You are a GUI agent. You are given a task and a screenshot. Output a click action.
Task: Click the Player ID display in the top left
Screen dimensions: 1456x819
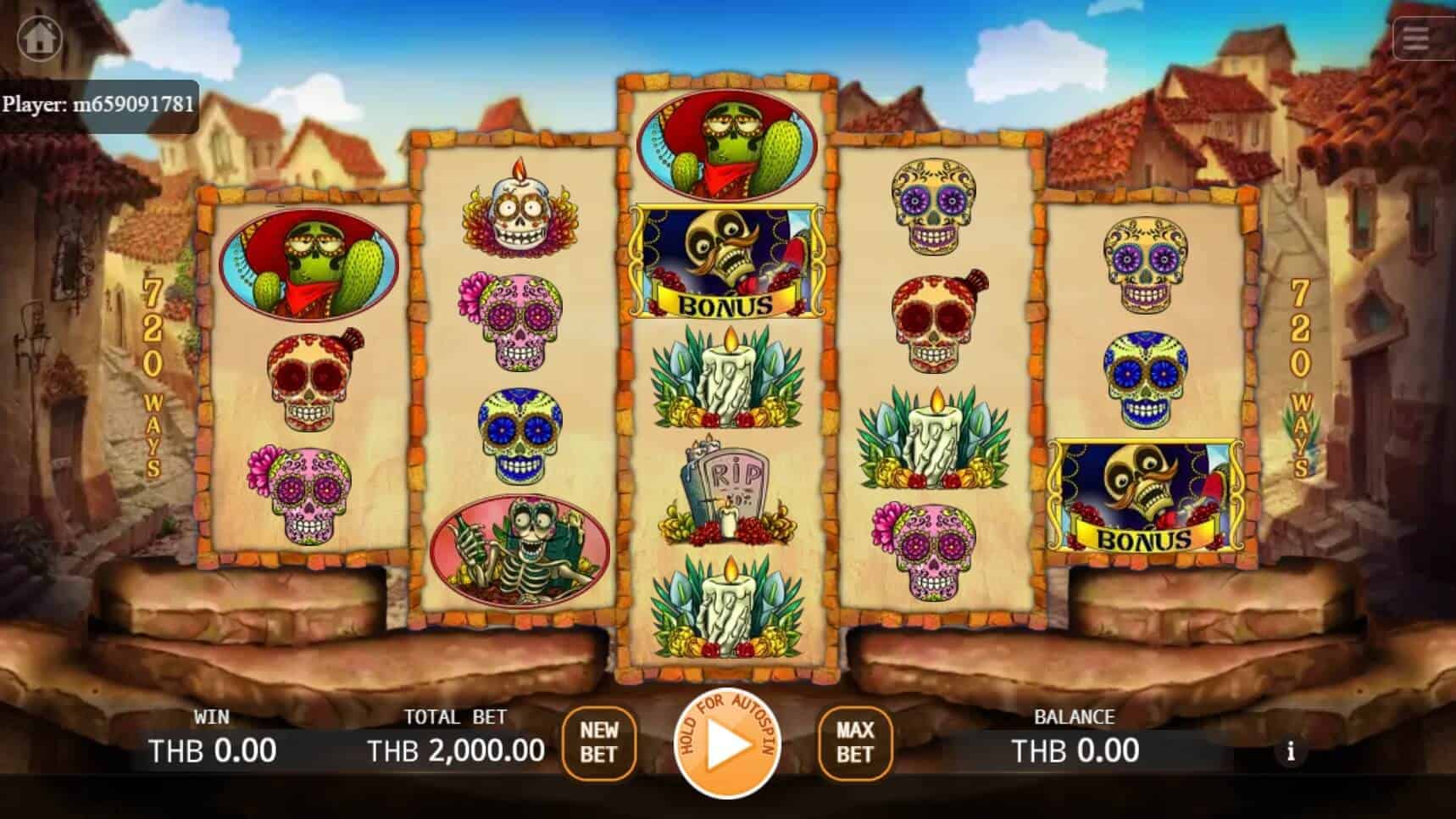[x=99, y=105]
